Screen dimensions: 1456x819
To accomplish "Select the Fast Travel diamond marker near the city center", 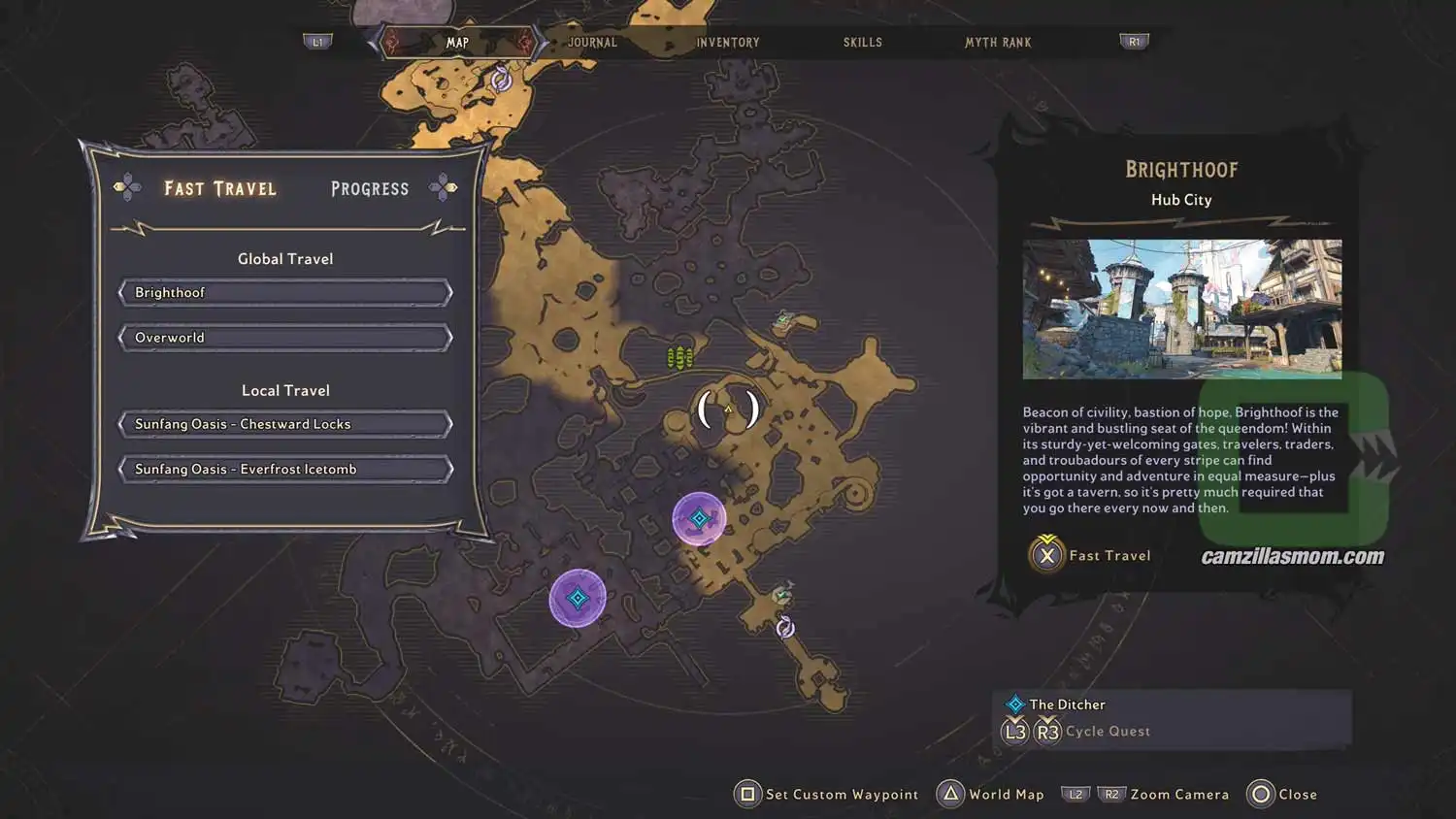I will click(x=701, y=519).
